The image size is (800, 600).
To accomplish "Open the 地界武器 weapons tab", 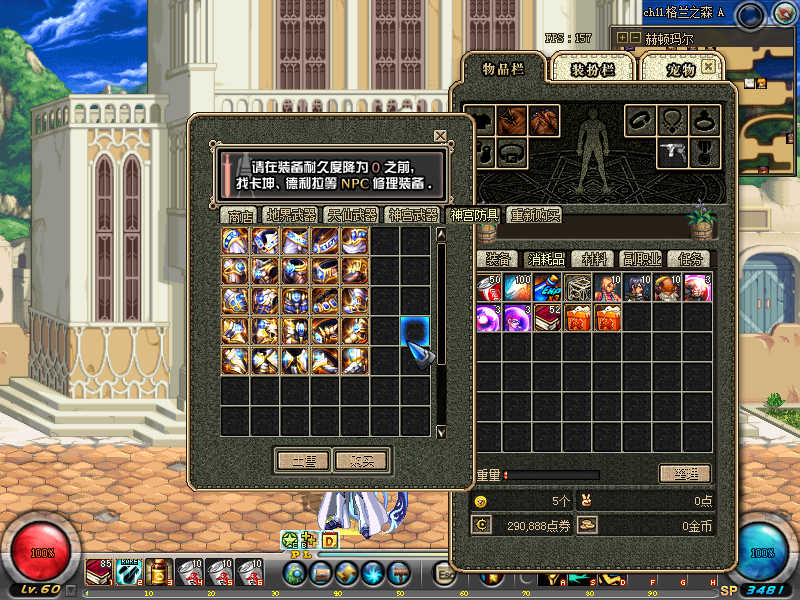I will coord(291,215).
